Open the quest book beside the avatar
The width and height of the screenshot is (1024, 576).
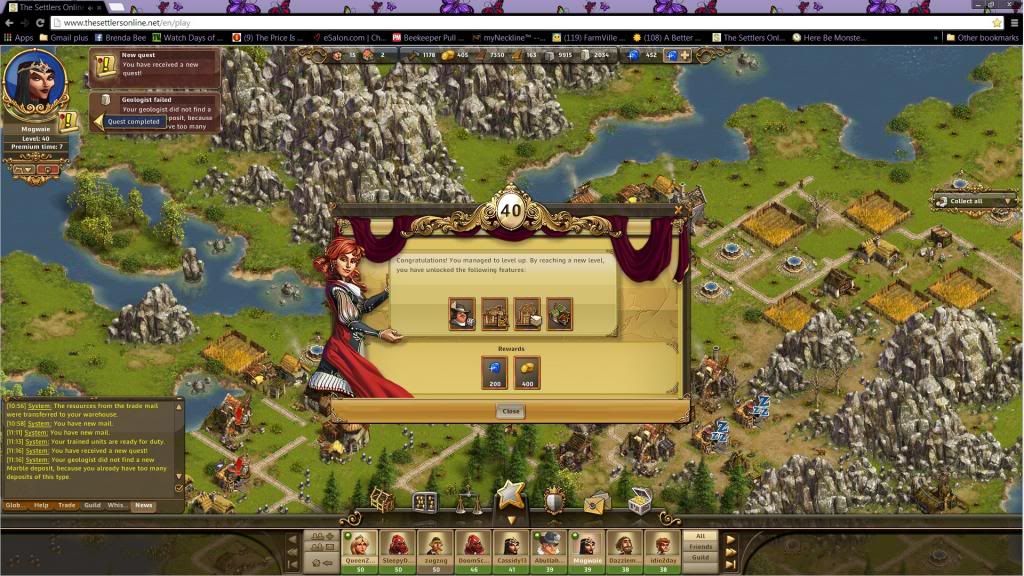click(x=68, y=122)
